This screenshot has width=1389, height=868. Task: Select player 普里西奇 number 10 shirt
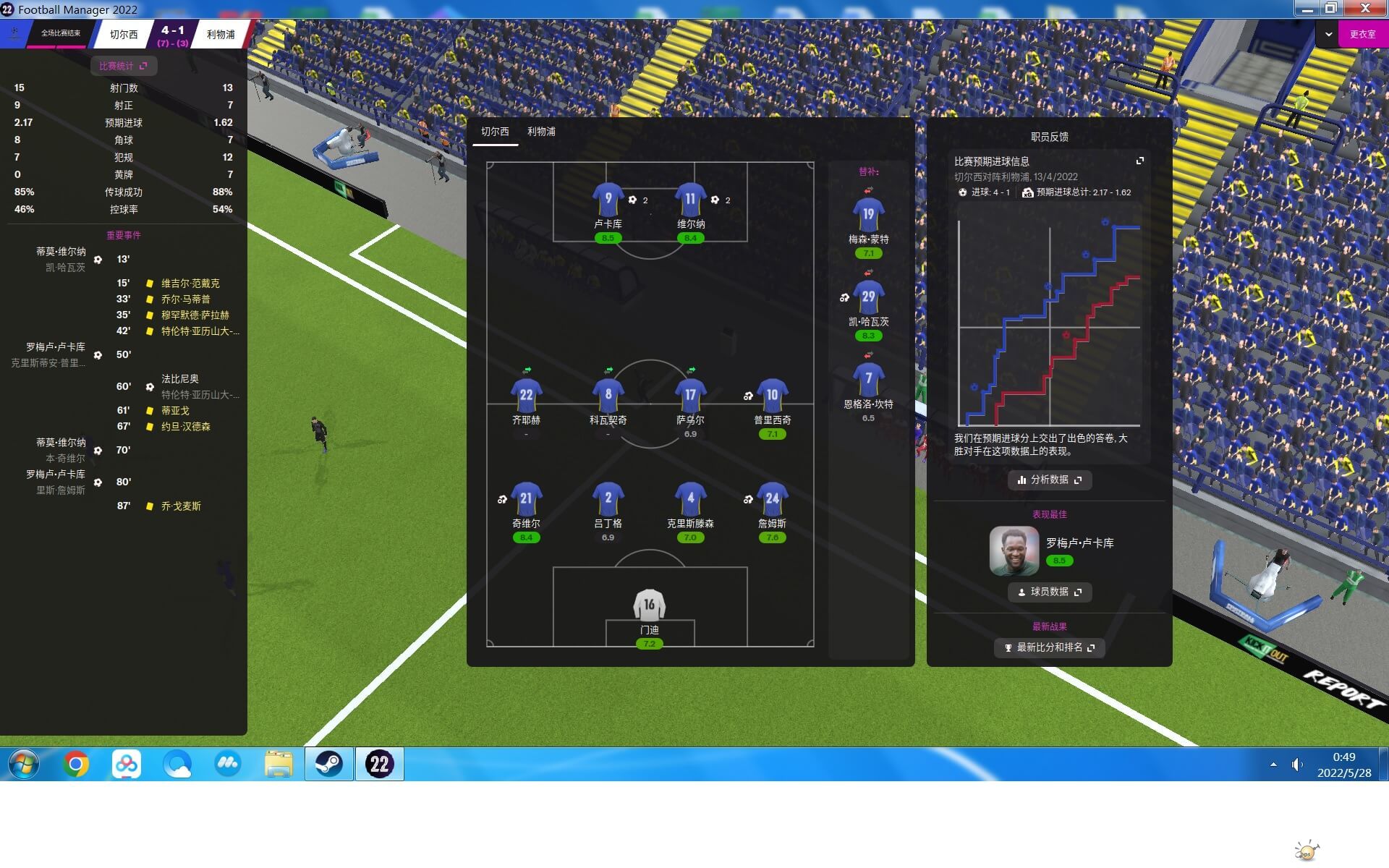(772, 396)
